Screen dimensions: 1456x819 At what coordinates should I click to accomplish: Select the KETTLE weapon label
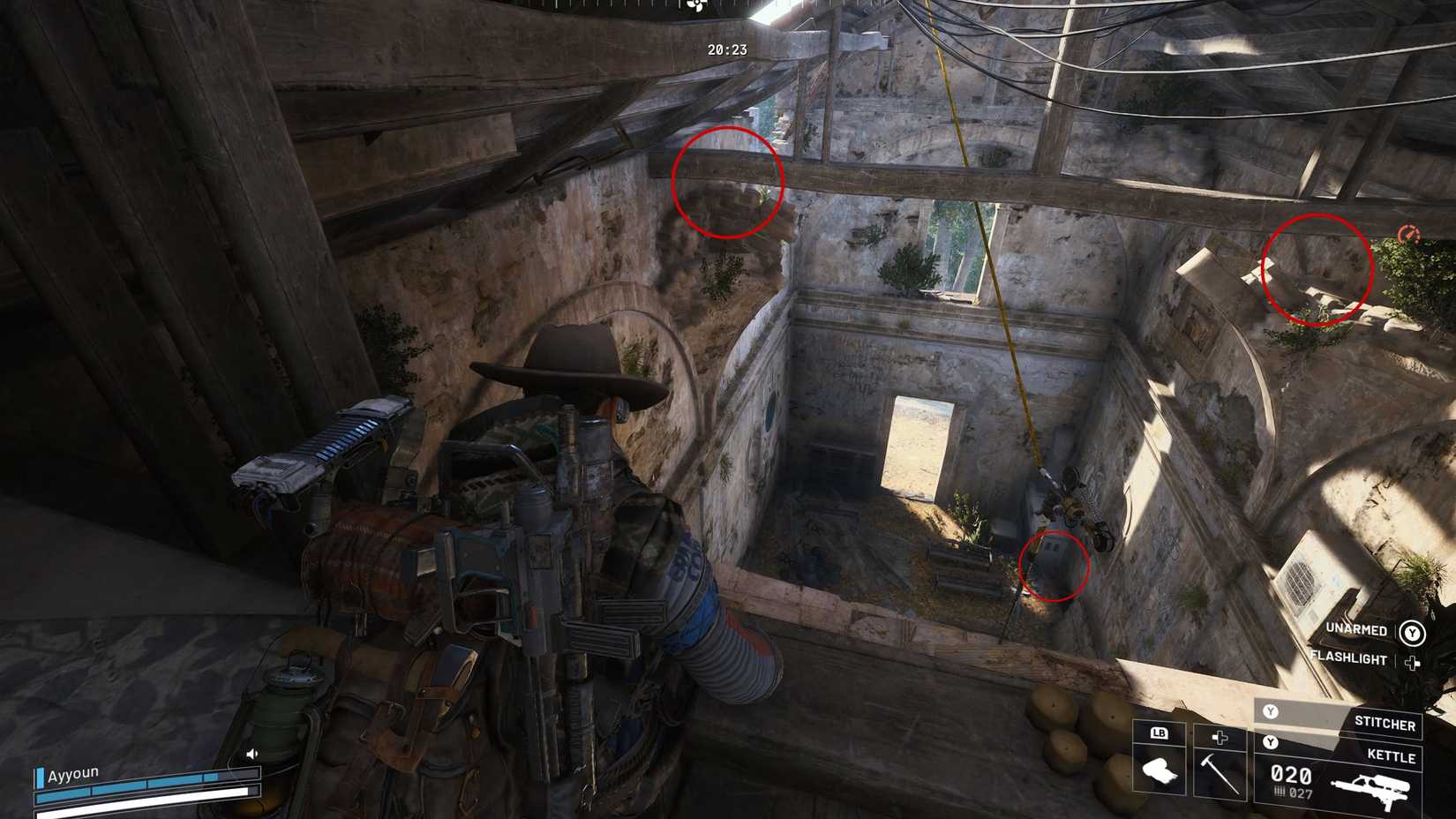(1391, 755)
